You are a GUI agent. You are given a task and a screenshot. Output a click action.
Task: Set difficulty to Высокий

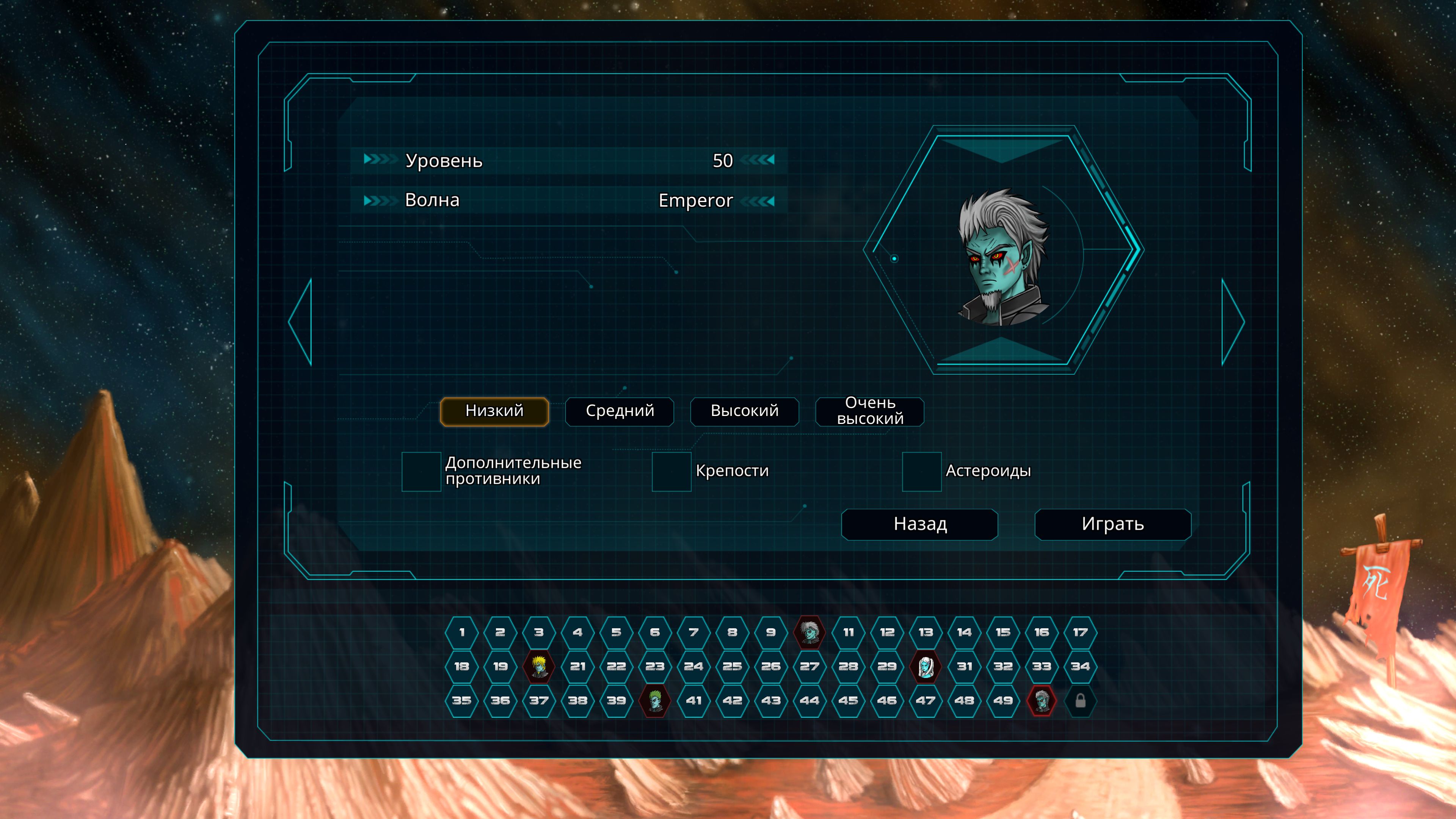tap(744, 411)
